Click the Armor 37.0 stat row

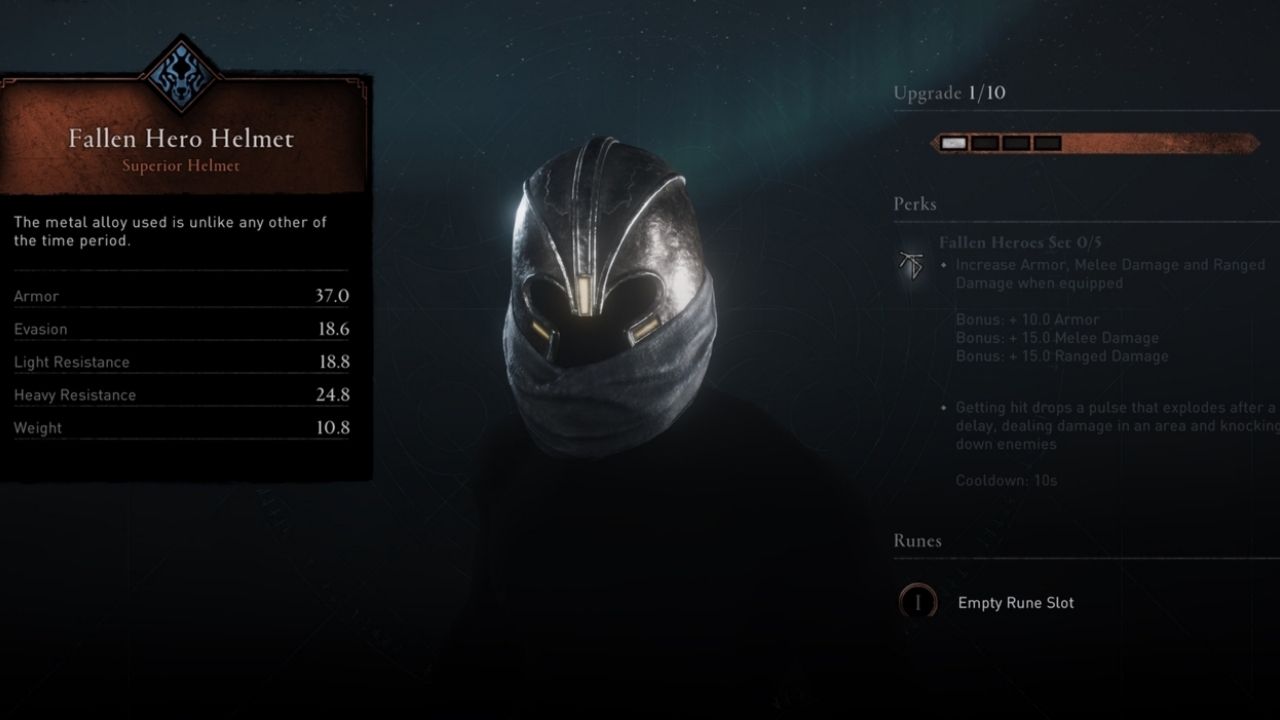pyautogui.click(x=180, y=296)
